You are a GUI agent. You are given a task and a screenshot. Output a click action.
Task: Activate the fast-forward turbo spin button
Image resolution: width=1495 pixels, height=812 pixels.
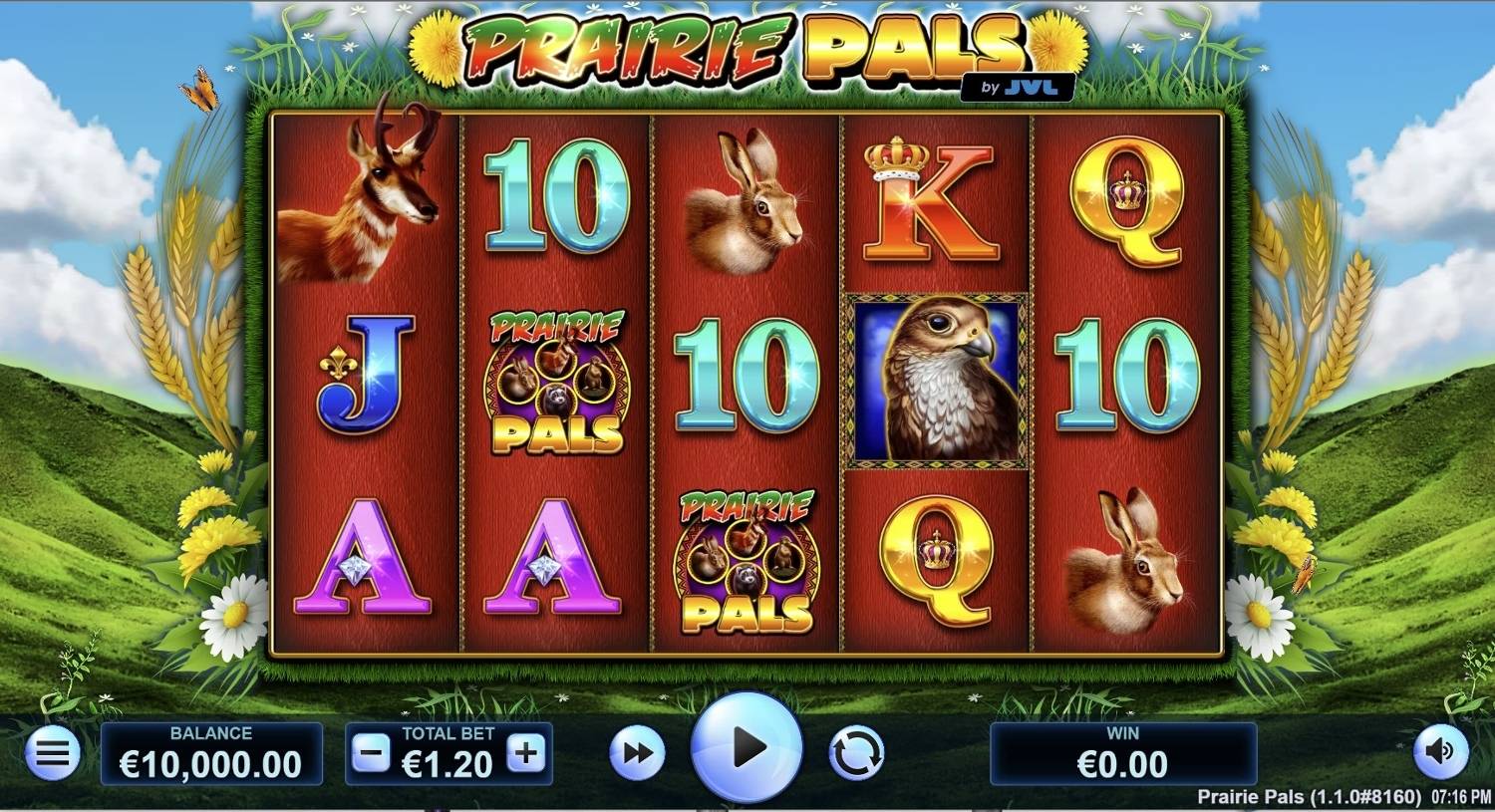coord(637,753)
